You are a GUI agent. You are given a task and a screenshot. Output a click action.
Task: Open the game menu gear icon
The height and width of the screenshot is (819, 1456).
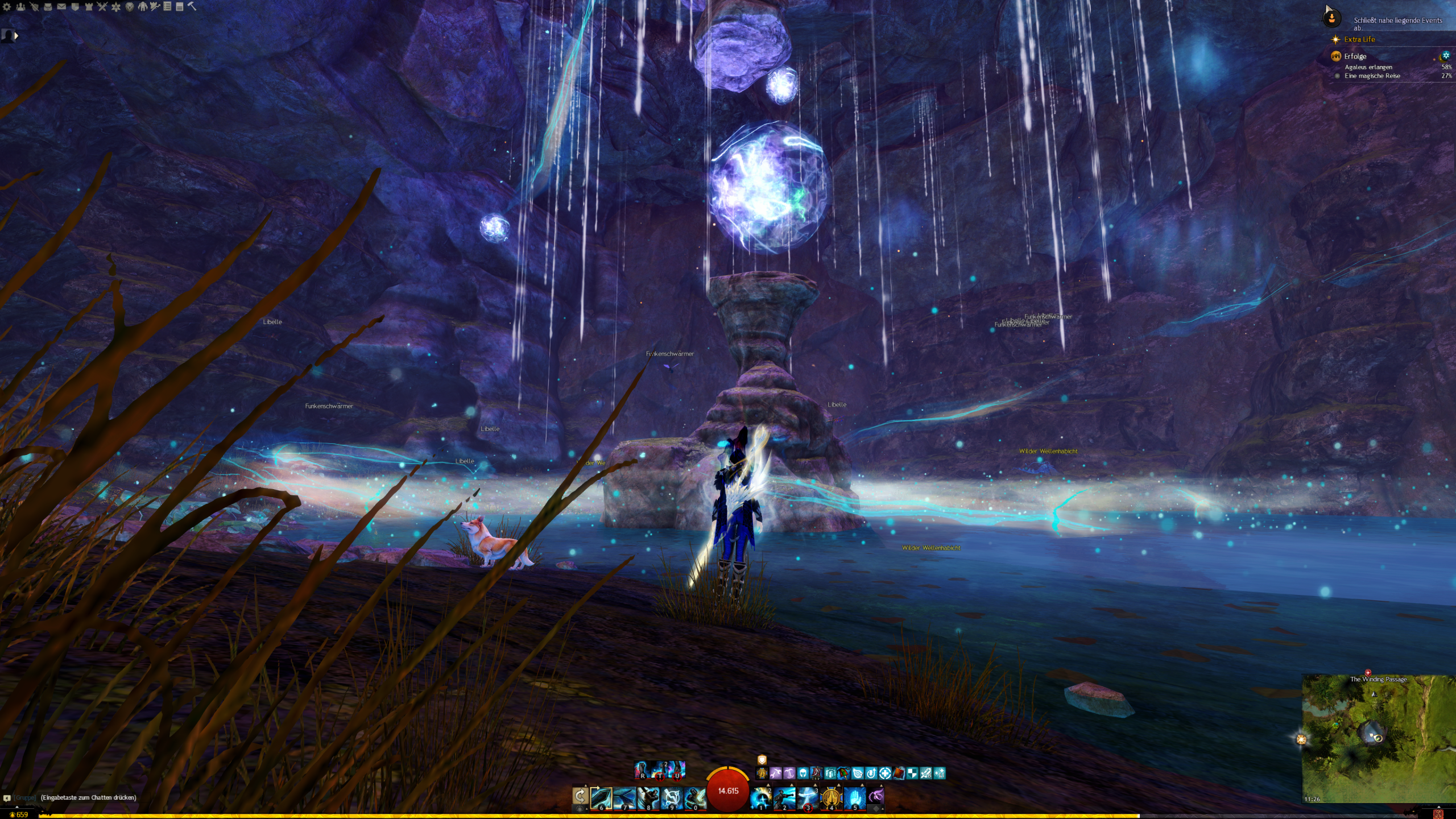pos(7,7)
